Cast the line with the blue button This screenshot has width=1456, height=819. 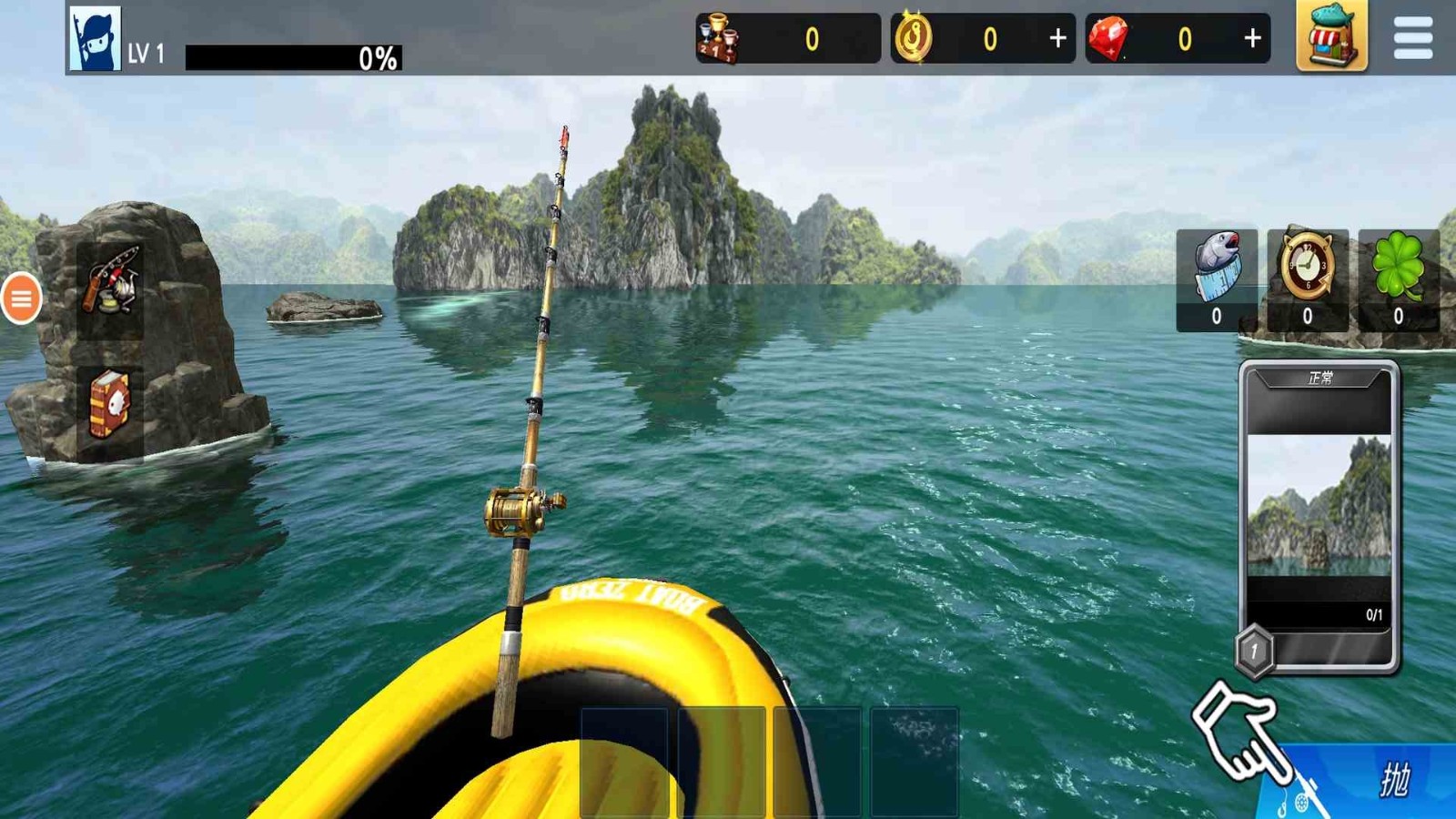[x=1374, y=781]
